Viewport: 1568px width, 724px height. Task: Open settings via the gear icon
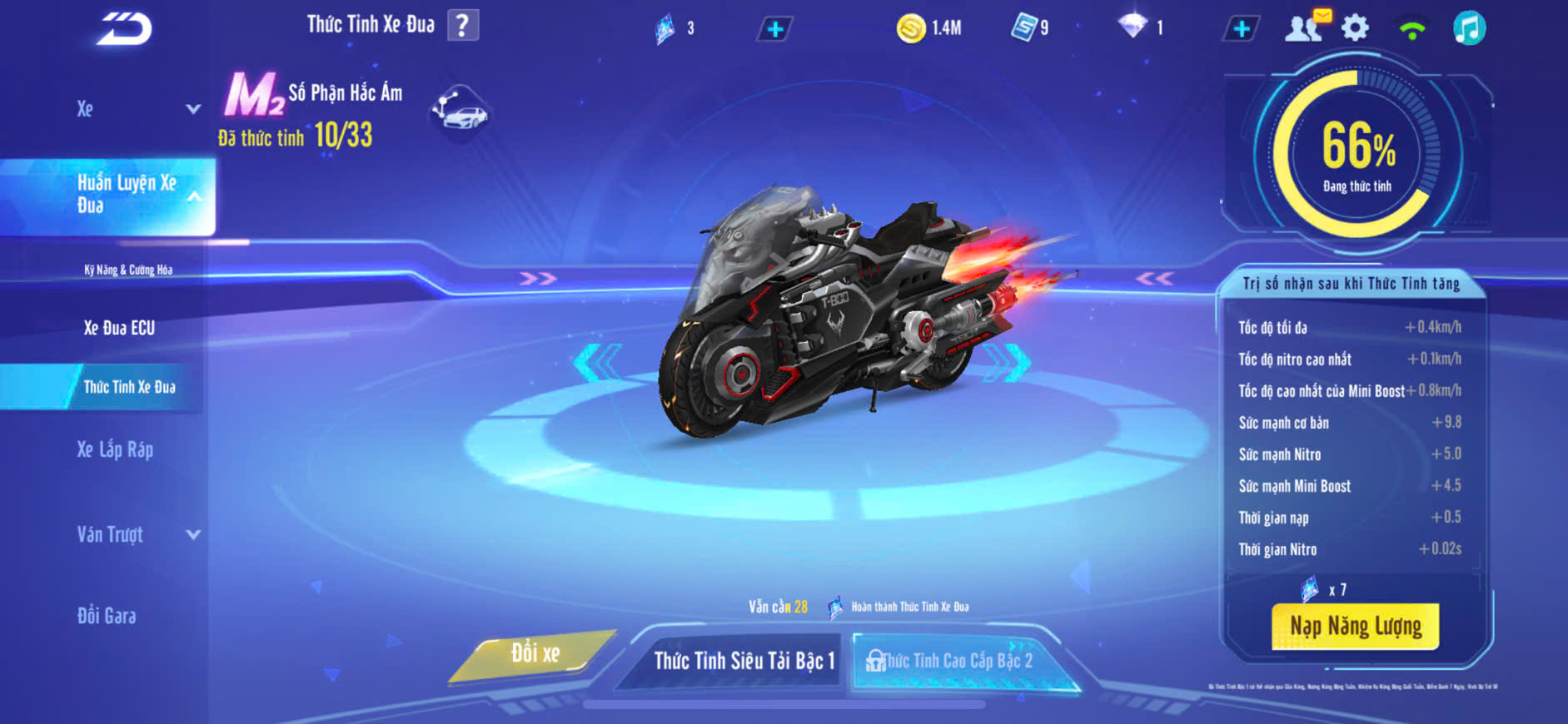[1355, 28]
